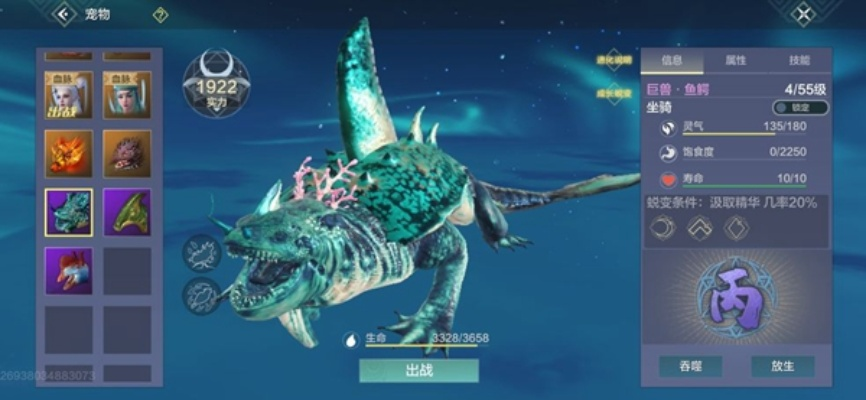Viewport: 866px width, 400px height.
Task: Select the 信息 tab
Action: coord(672,60)
